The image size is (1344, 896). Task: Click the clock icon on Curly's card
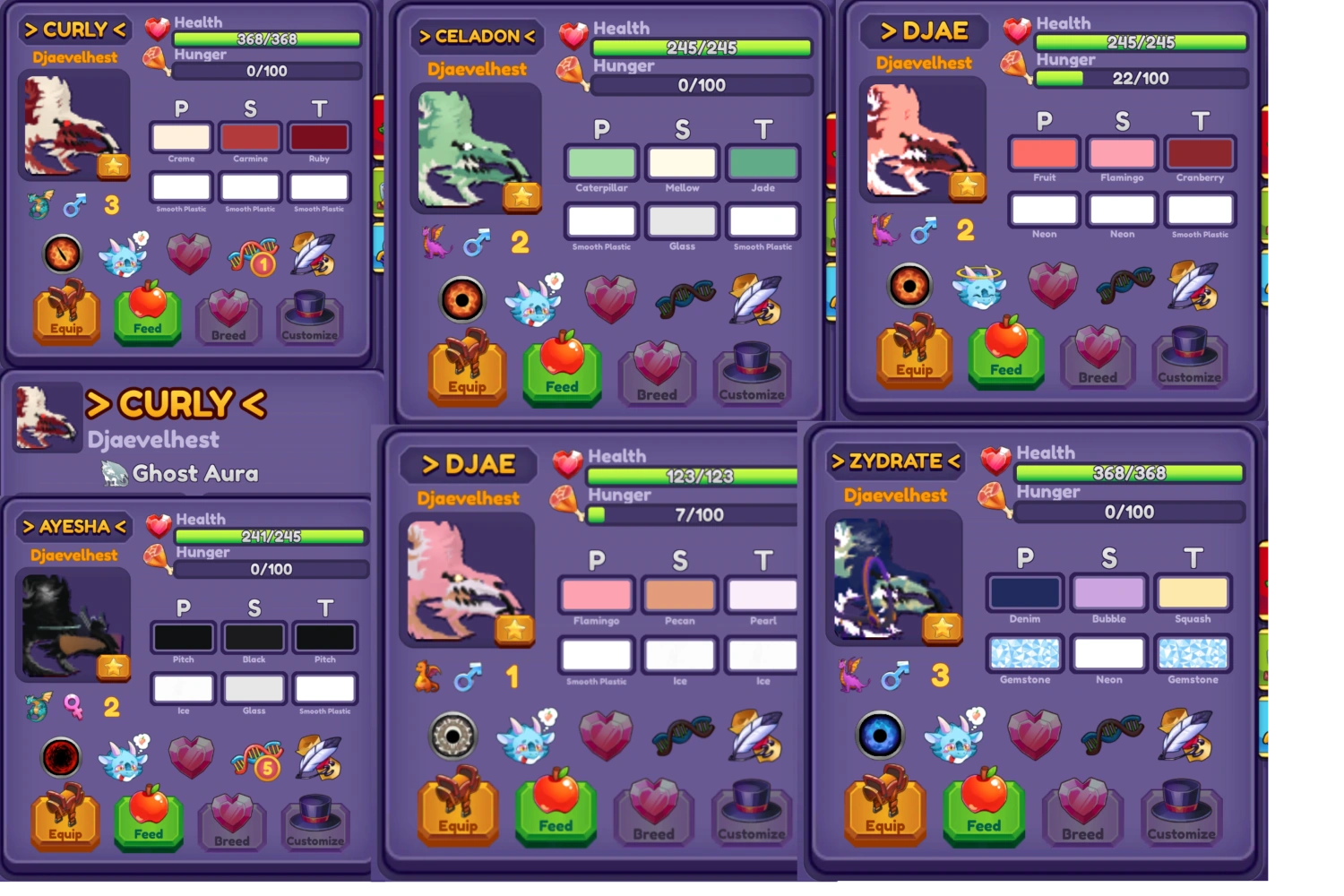coord(61,254)
